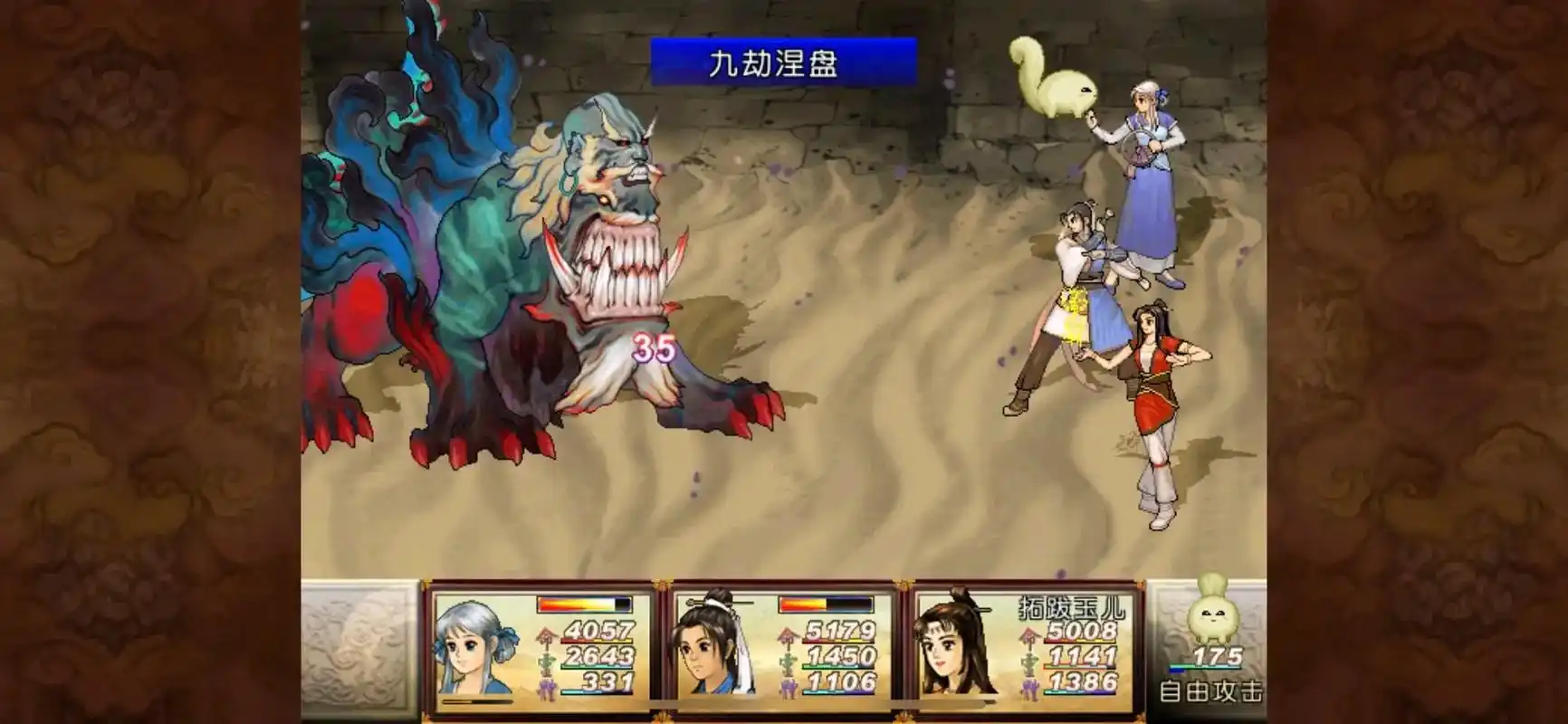The width and height of the screenshot is (1568, 724).
Task: Tap the 自由攻击 free attack button
Action: [x=1210, y=692]
